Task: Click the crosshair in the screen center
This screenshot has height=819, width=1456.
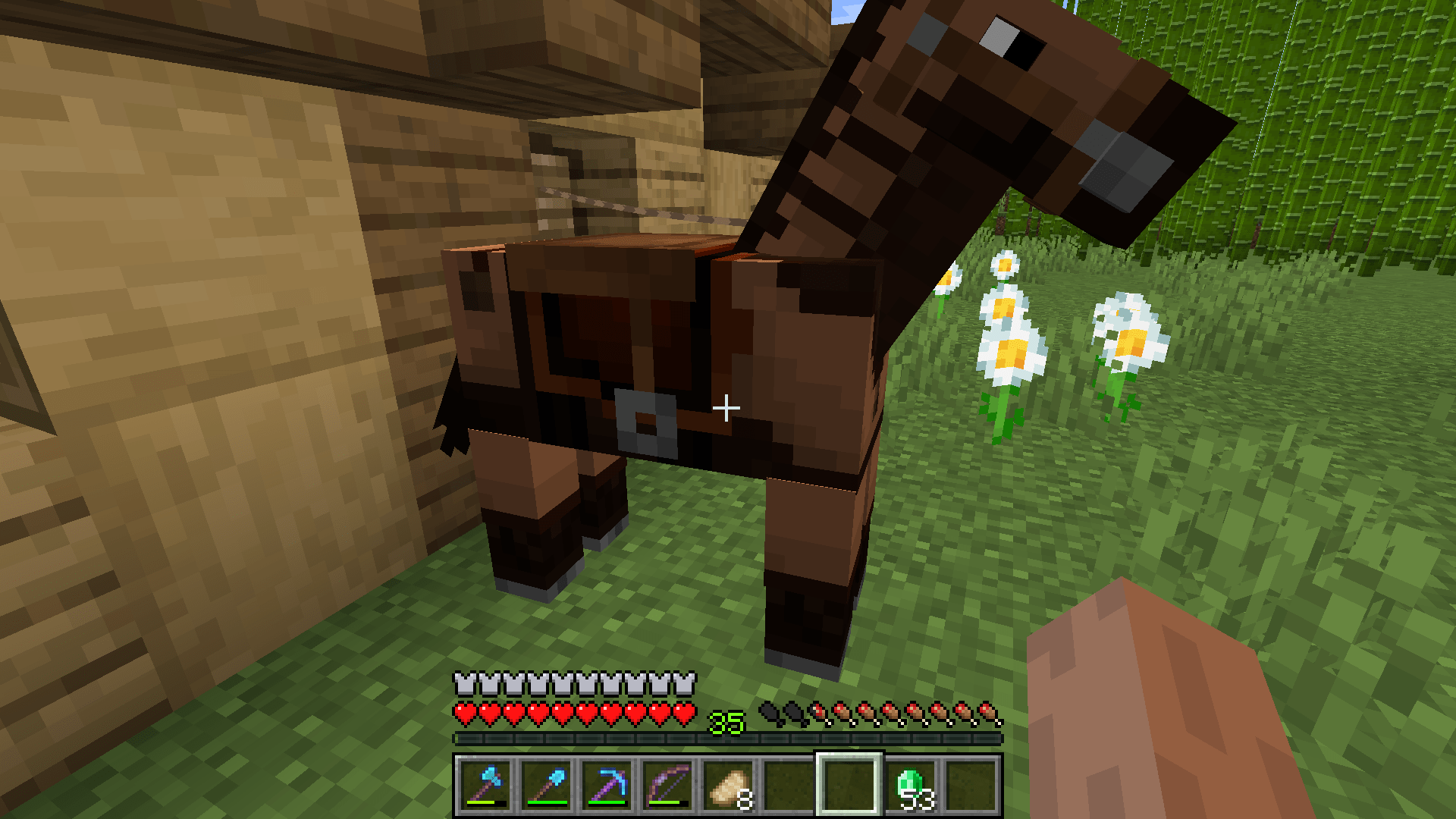Action: [x=726, y=407]
